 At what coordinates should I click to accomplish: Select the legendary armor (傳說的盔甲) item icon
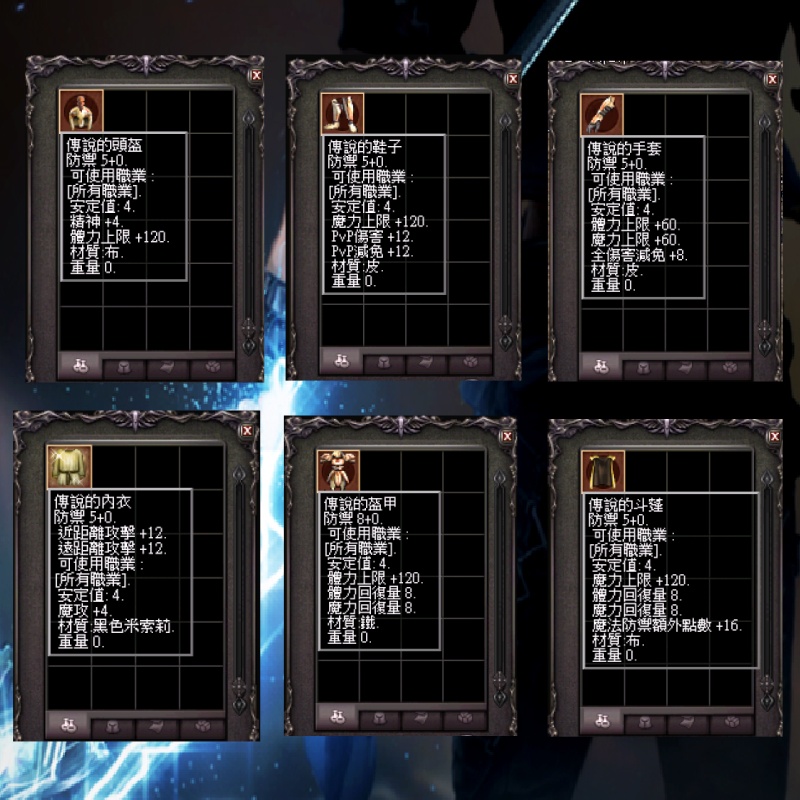(x=337, y=470)
